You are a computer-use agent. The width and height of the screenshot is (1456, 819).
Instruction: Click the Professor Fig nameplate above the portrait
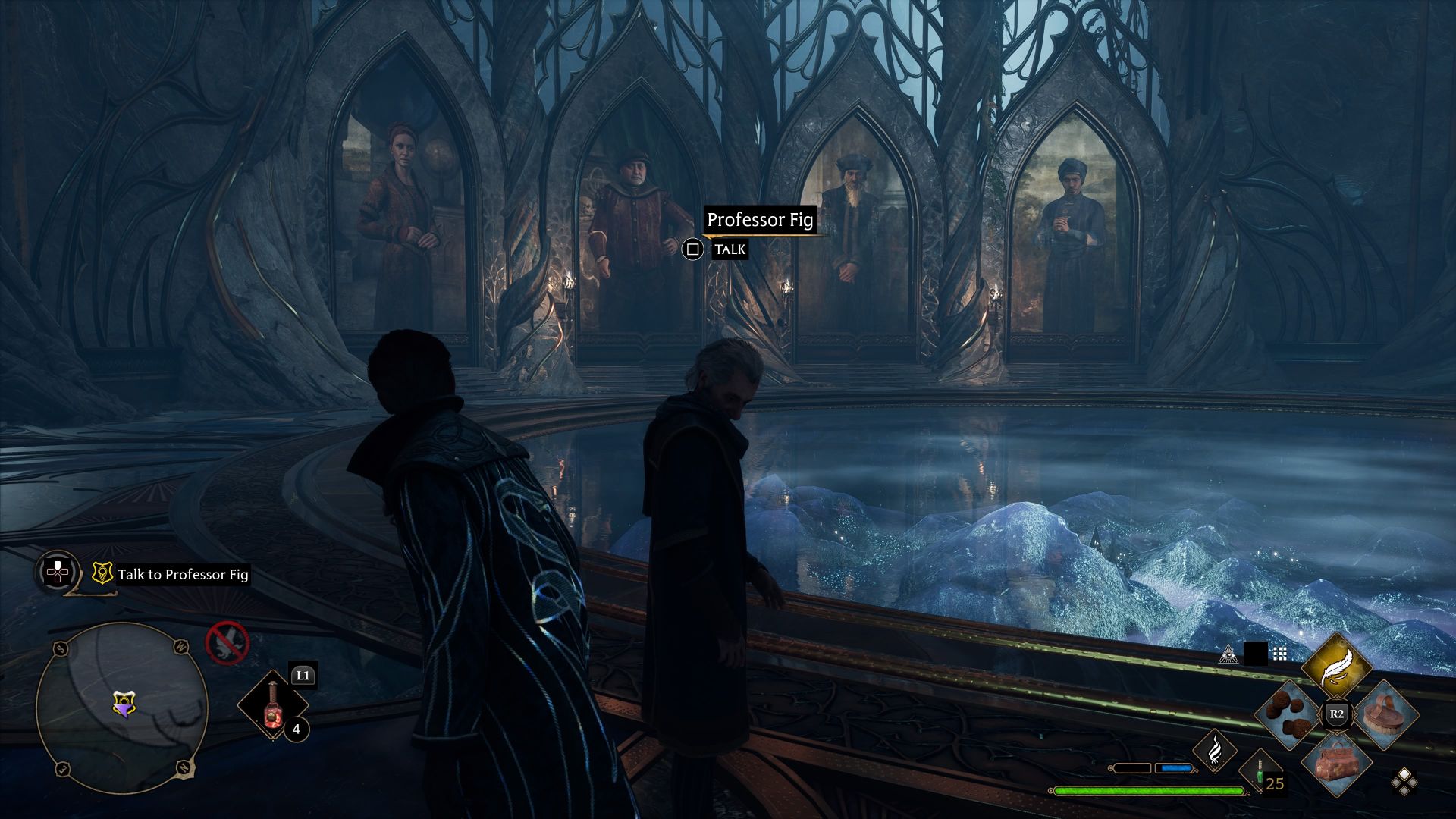761,221
